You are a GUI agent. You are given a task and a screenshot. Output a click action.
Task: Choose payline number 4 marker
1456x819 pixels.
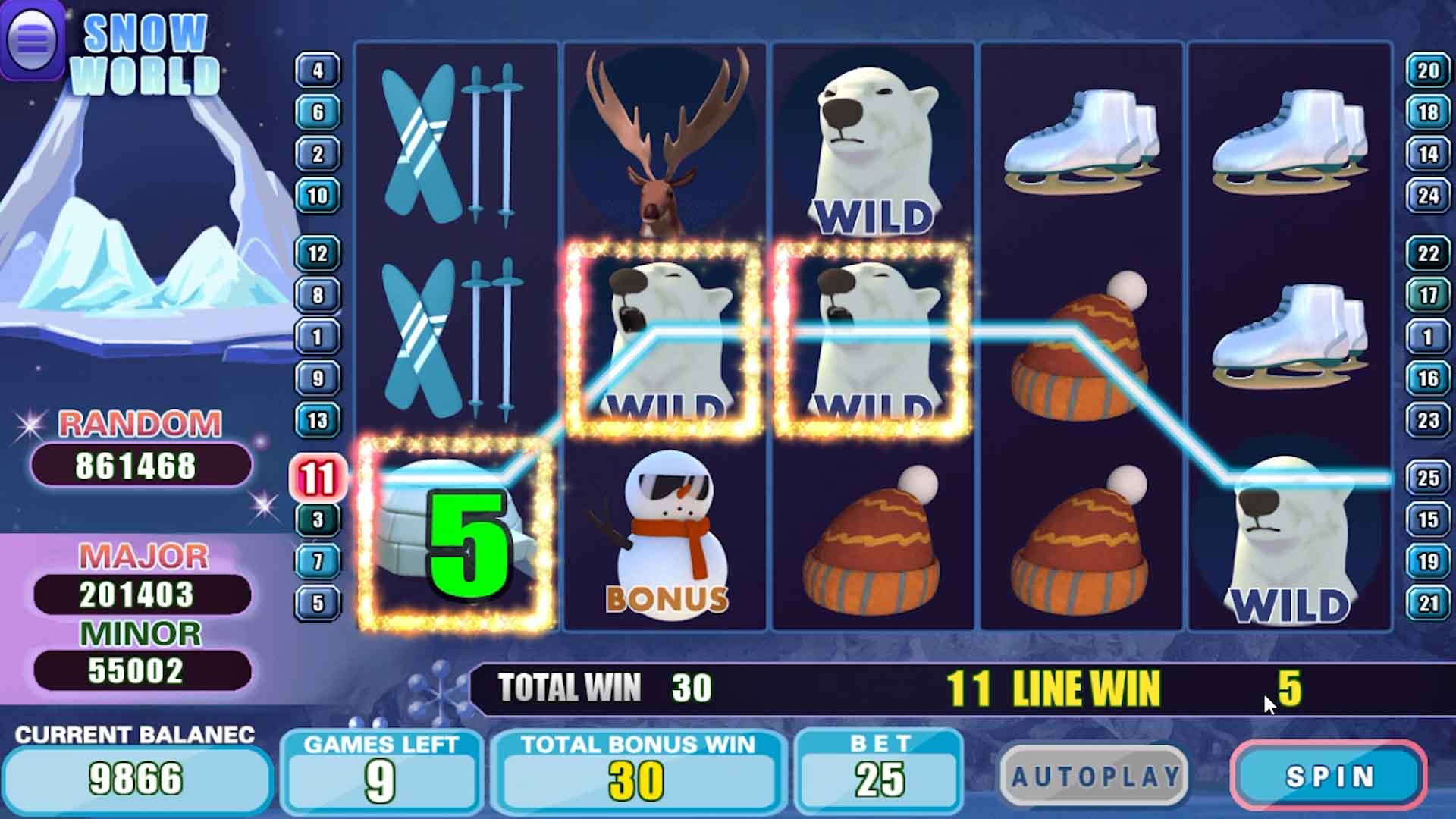(x=318, y=71)
